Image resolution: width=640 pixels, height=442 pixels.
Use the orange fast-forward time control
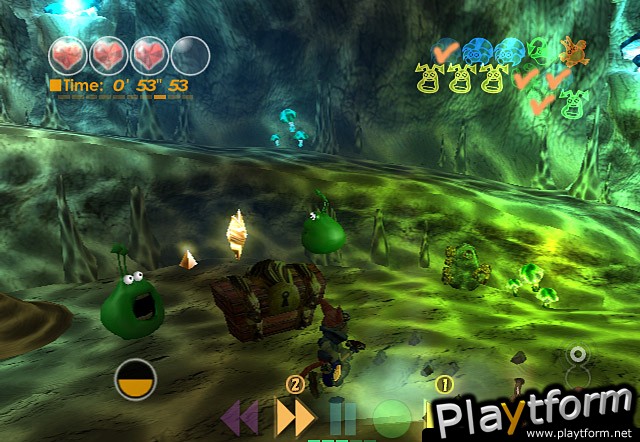(x=294, y=415)
